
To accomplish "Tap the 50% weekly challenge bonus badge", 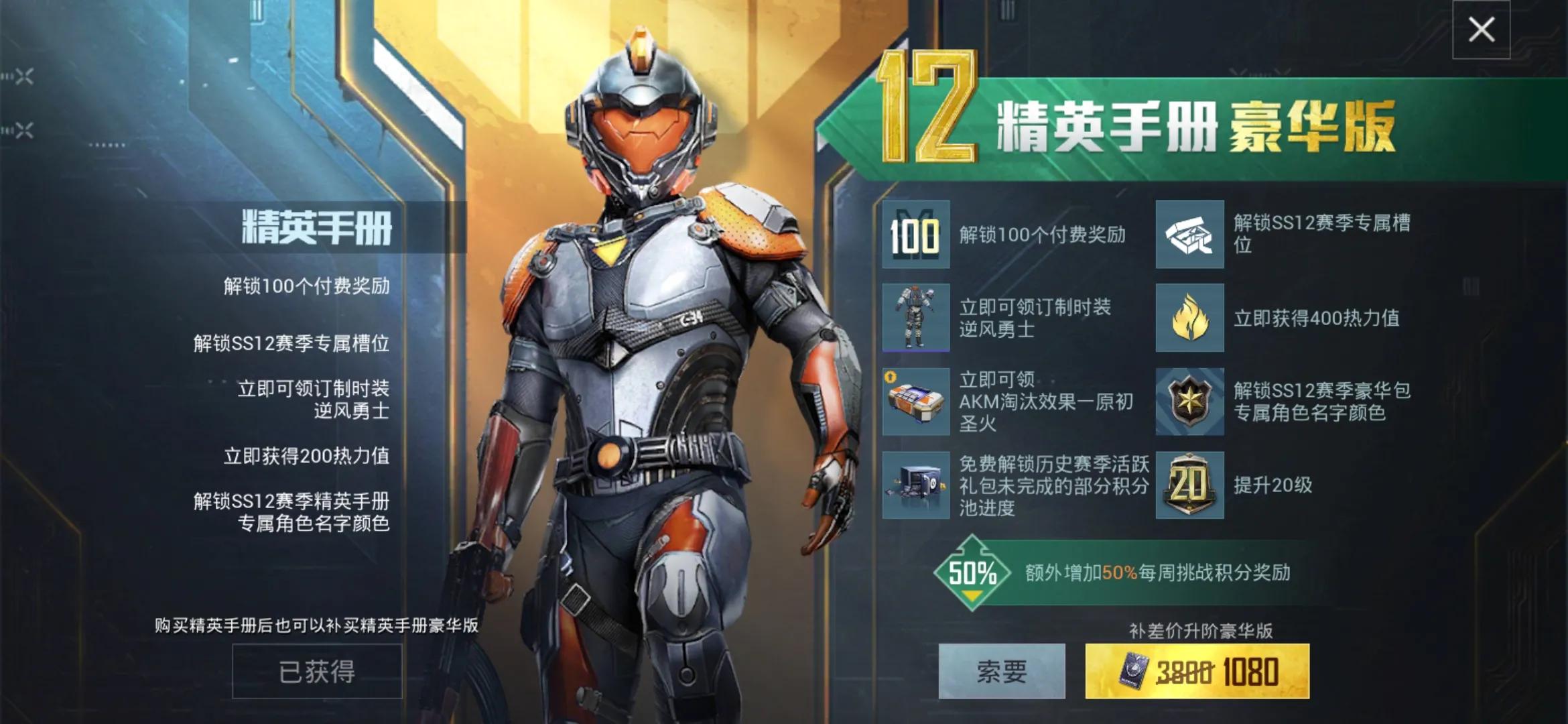I will [x=972, y=572].
